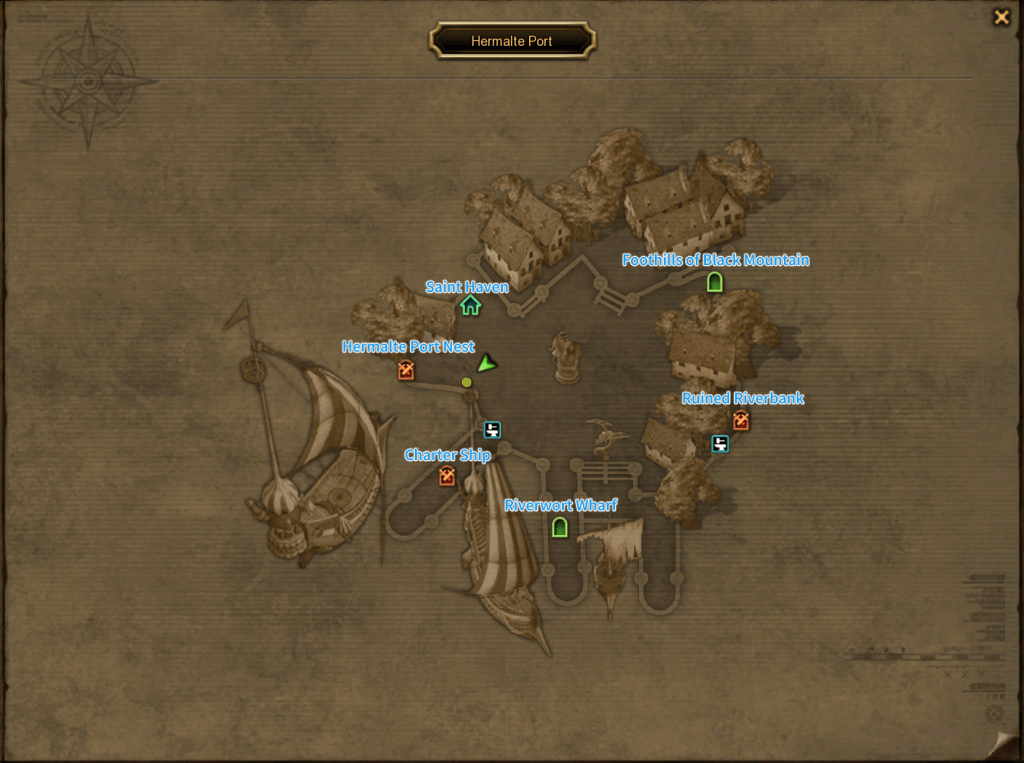Close the Hermalte Port map
Screen dimensions: 1024x763
(1000, 17)
